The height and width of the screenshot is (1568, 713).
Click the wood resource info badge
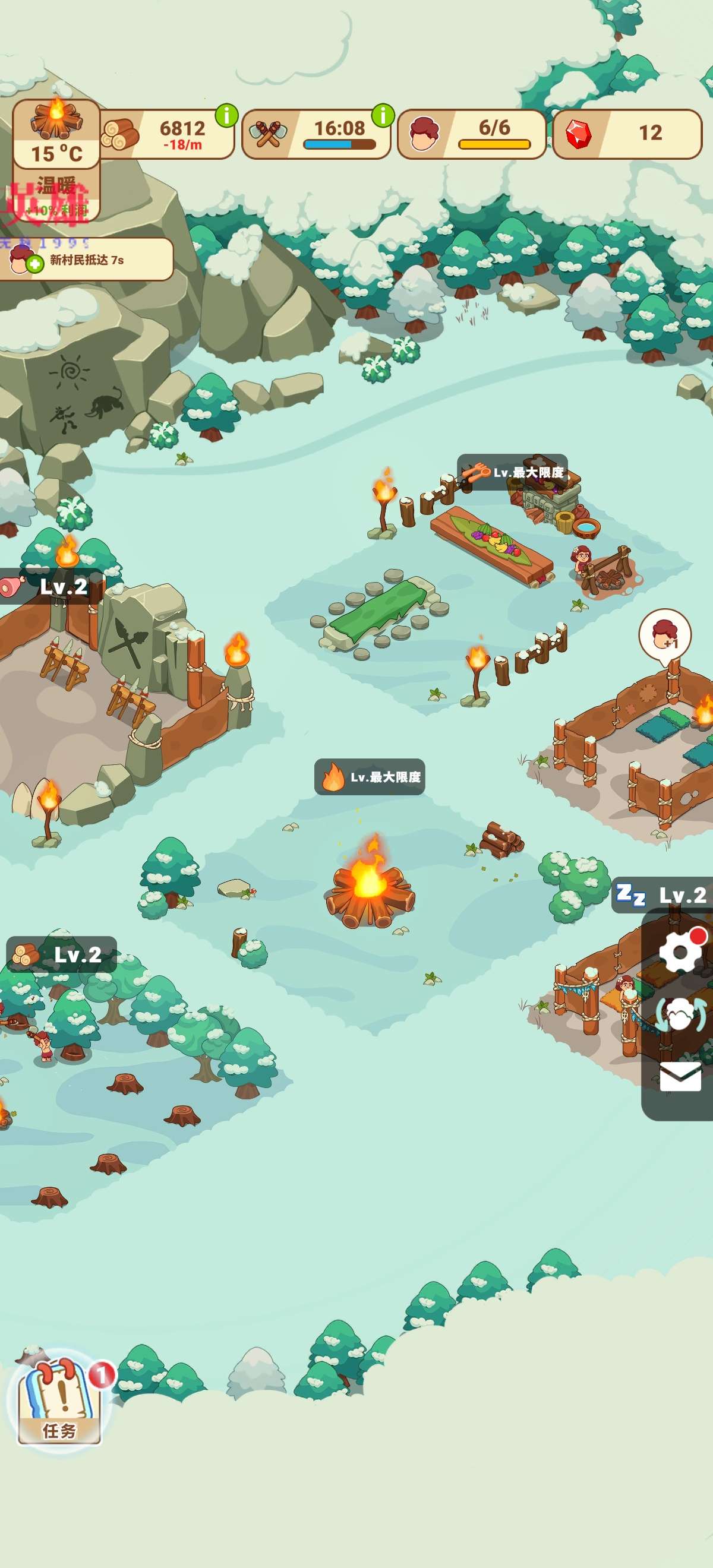(226, 115)
